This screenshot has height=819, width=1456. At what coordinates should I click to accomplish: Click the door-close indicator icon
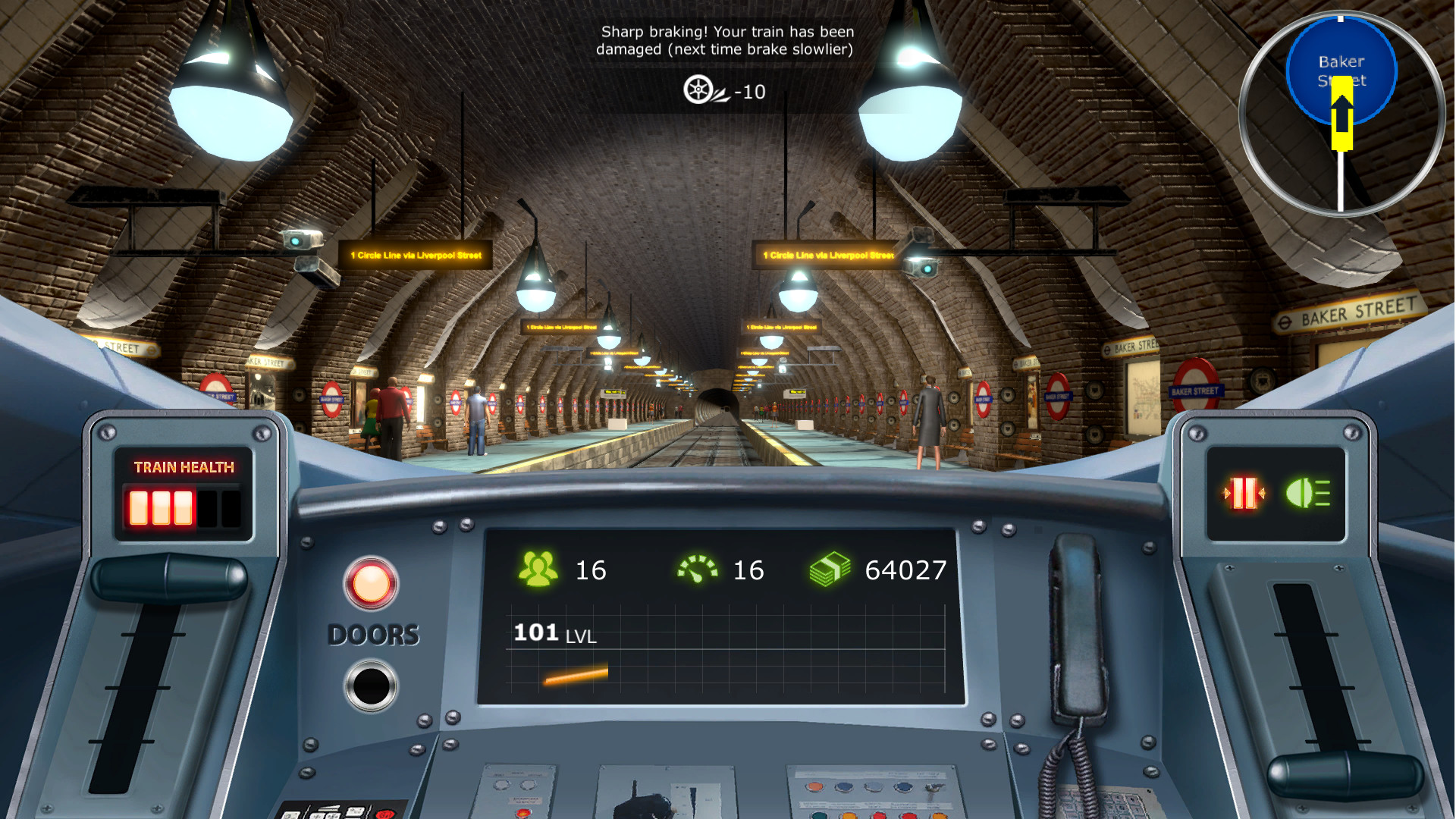point(1244,493)
